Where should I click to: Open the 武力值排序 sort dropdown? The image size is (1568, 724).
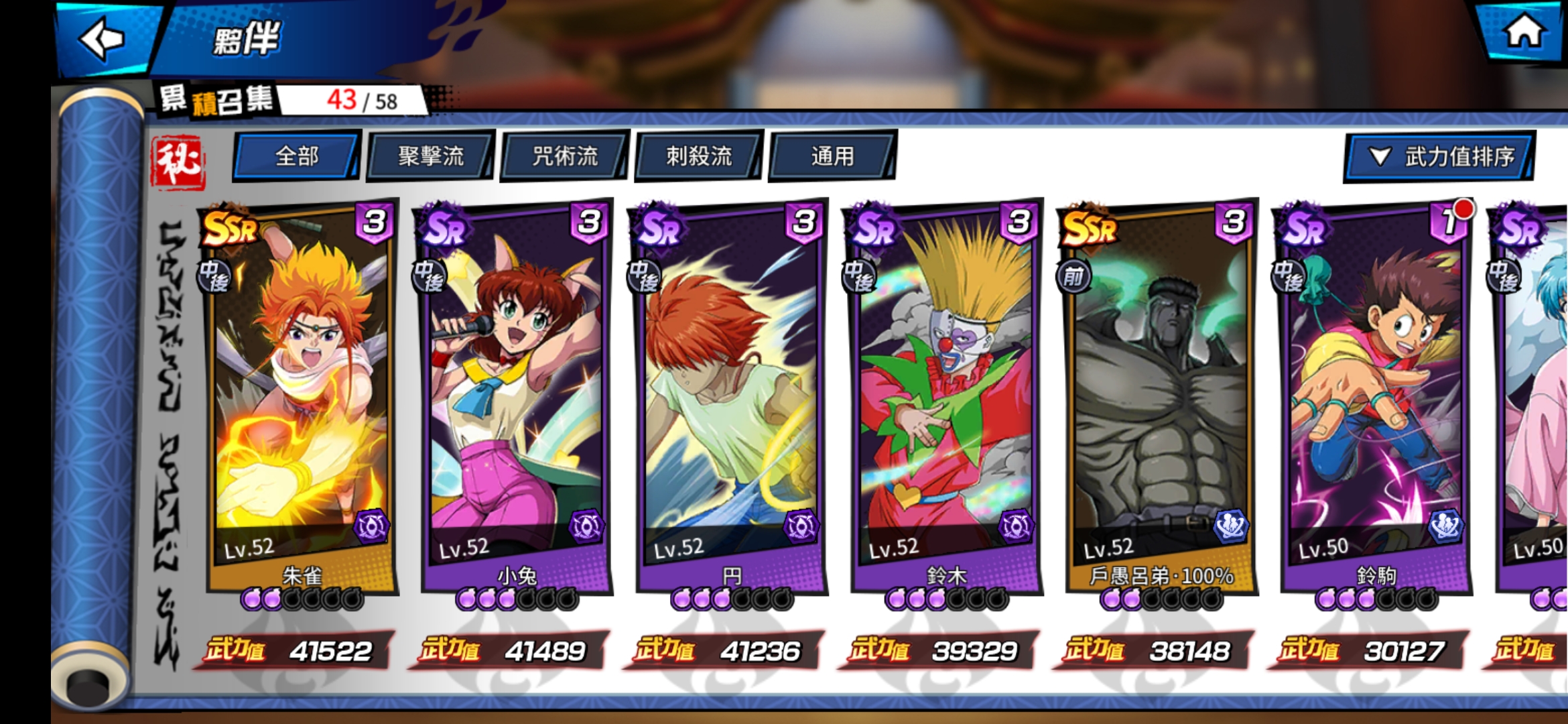click(1439, 157)
